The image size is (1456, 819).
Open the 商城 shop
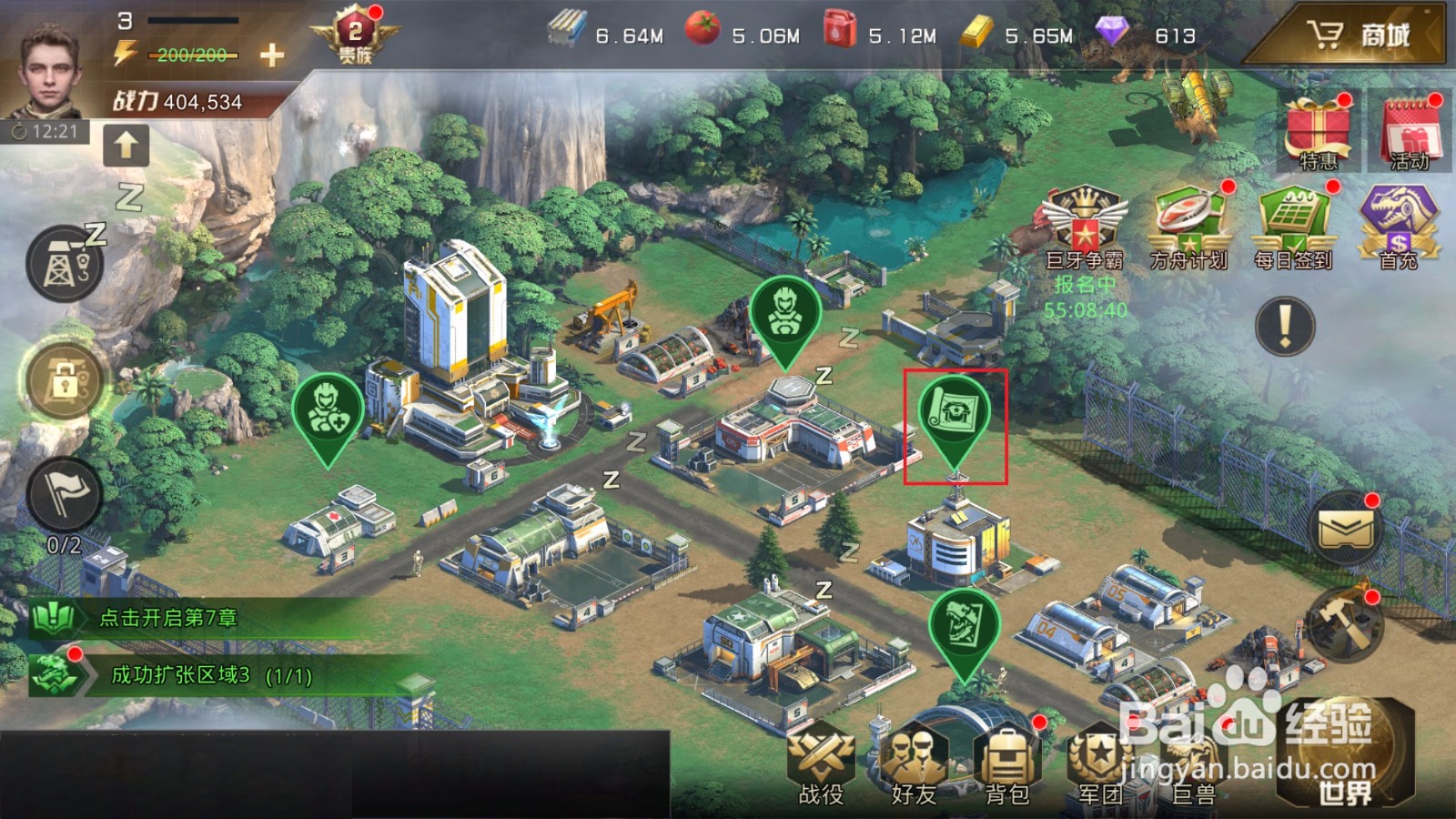1358,35
